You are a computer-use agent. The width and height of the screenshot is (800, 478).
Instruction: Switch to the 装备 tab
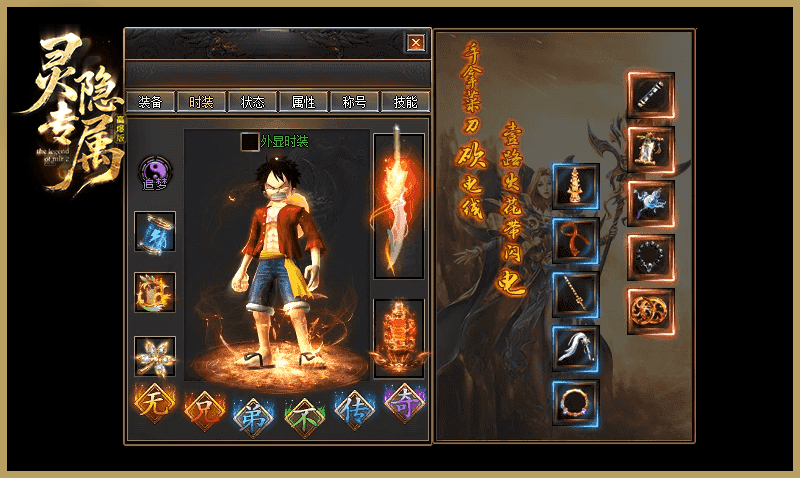(x=151, y=101)
